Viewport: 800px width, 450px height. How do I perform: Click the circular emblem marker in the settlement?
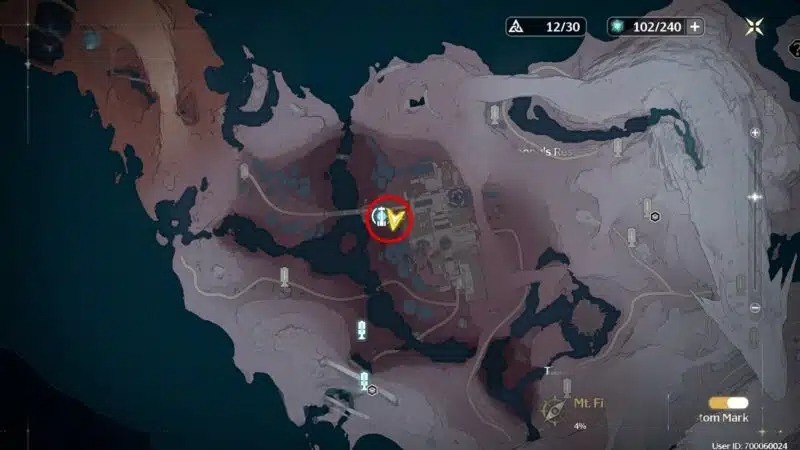[x=457, y=196]
